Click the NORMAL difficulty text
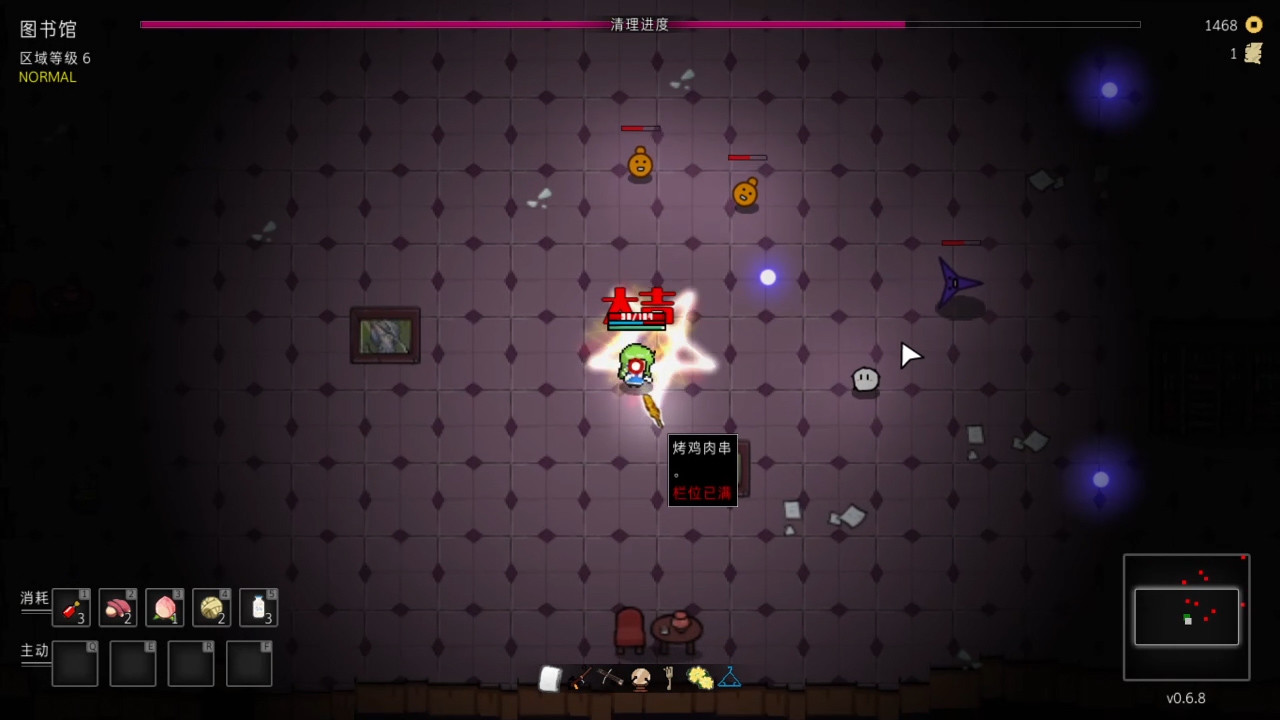 (47, 77)
